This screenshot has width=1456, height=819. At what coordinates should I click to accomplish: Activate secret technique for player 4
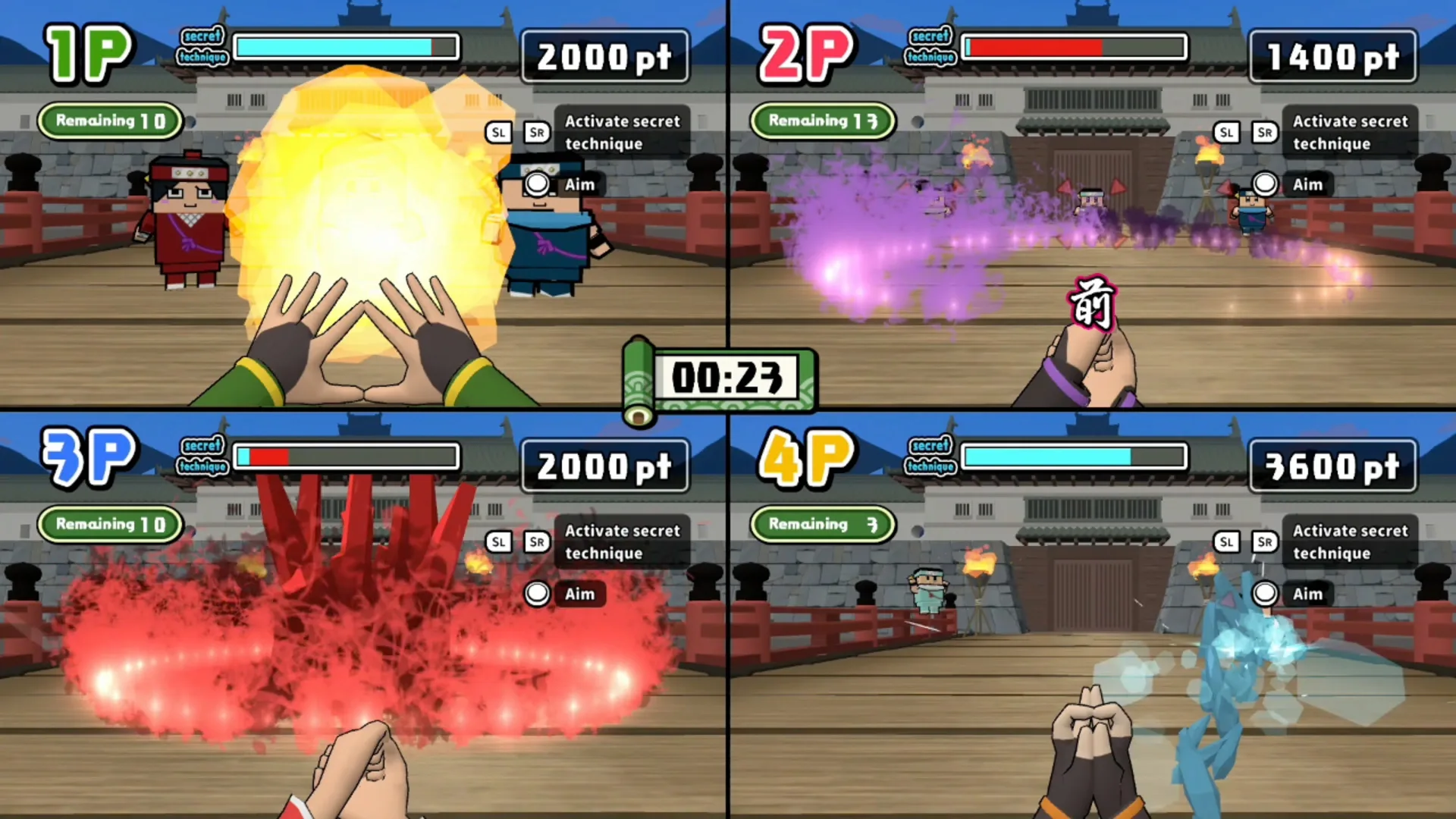click(x=1350, y=541)
